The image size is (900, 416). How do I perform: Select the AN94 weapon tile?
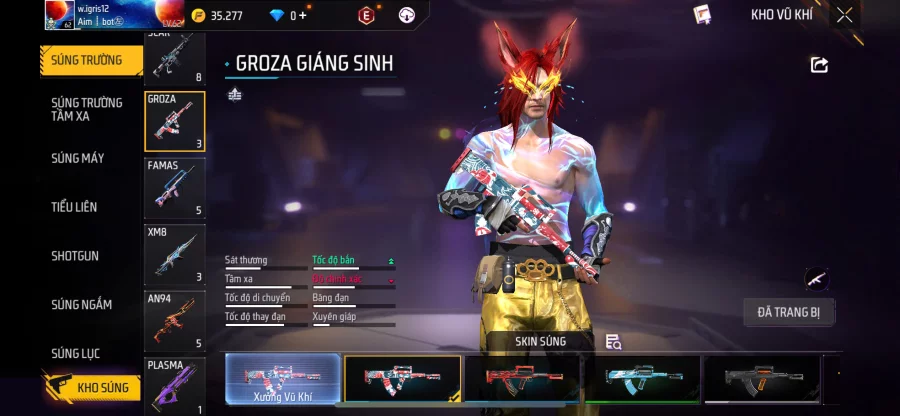pyautogui.click(x=175, y=321)
